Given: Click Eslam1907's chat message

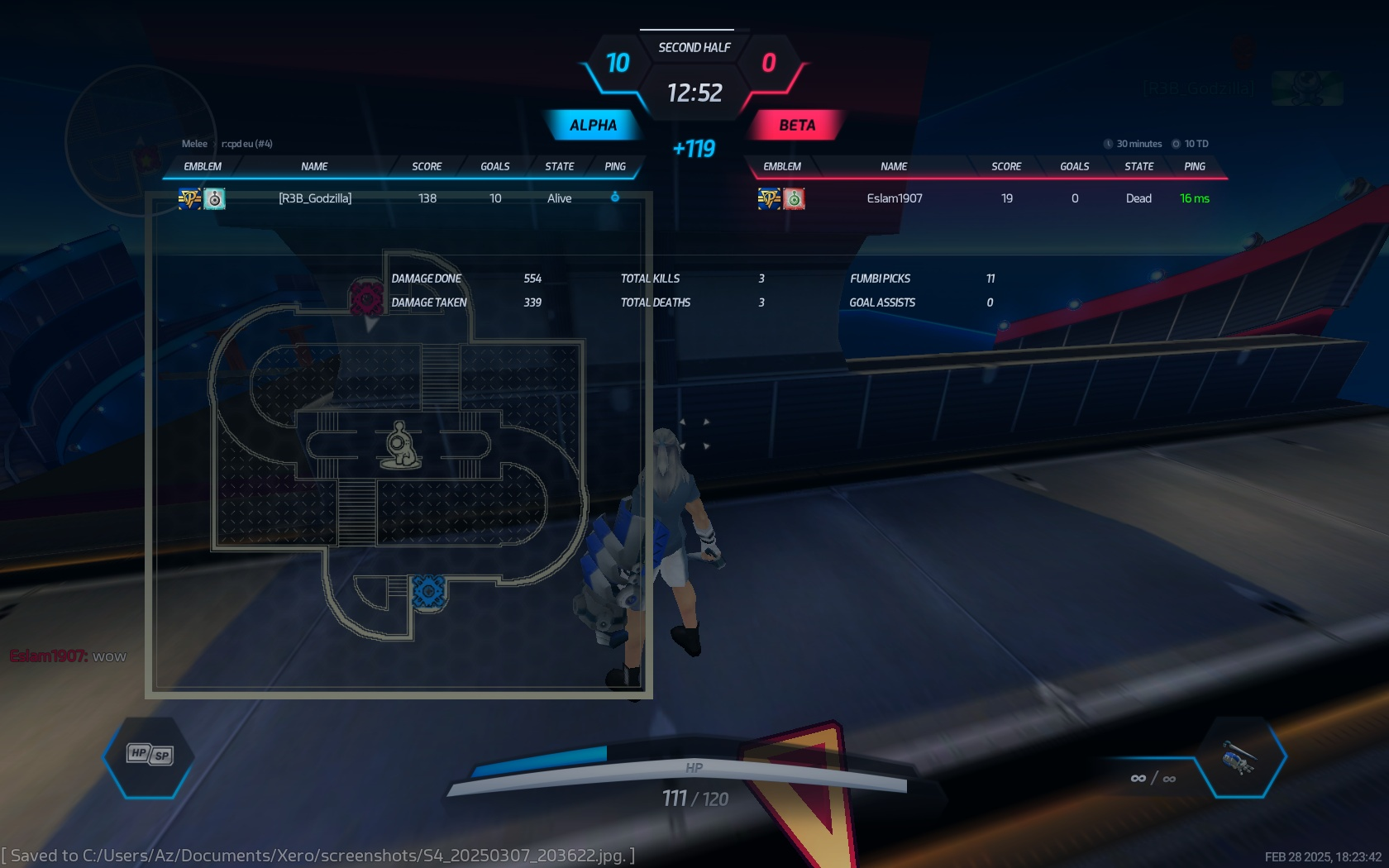Looking at the screenshot, I should (x=69, y=656).
